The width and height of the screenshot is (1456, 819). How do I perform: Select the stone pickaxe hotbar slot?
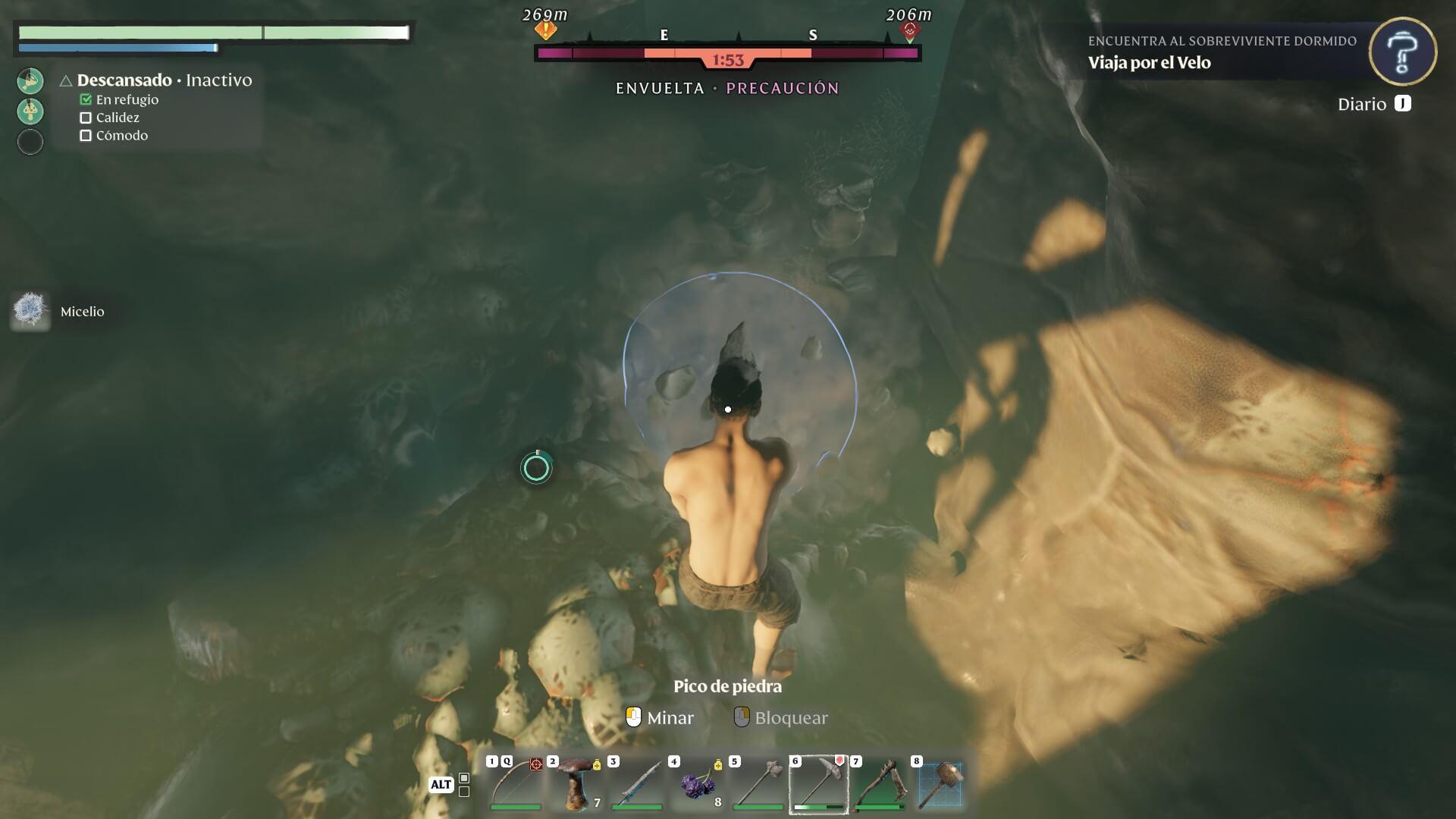(x=819, y=784)
